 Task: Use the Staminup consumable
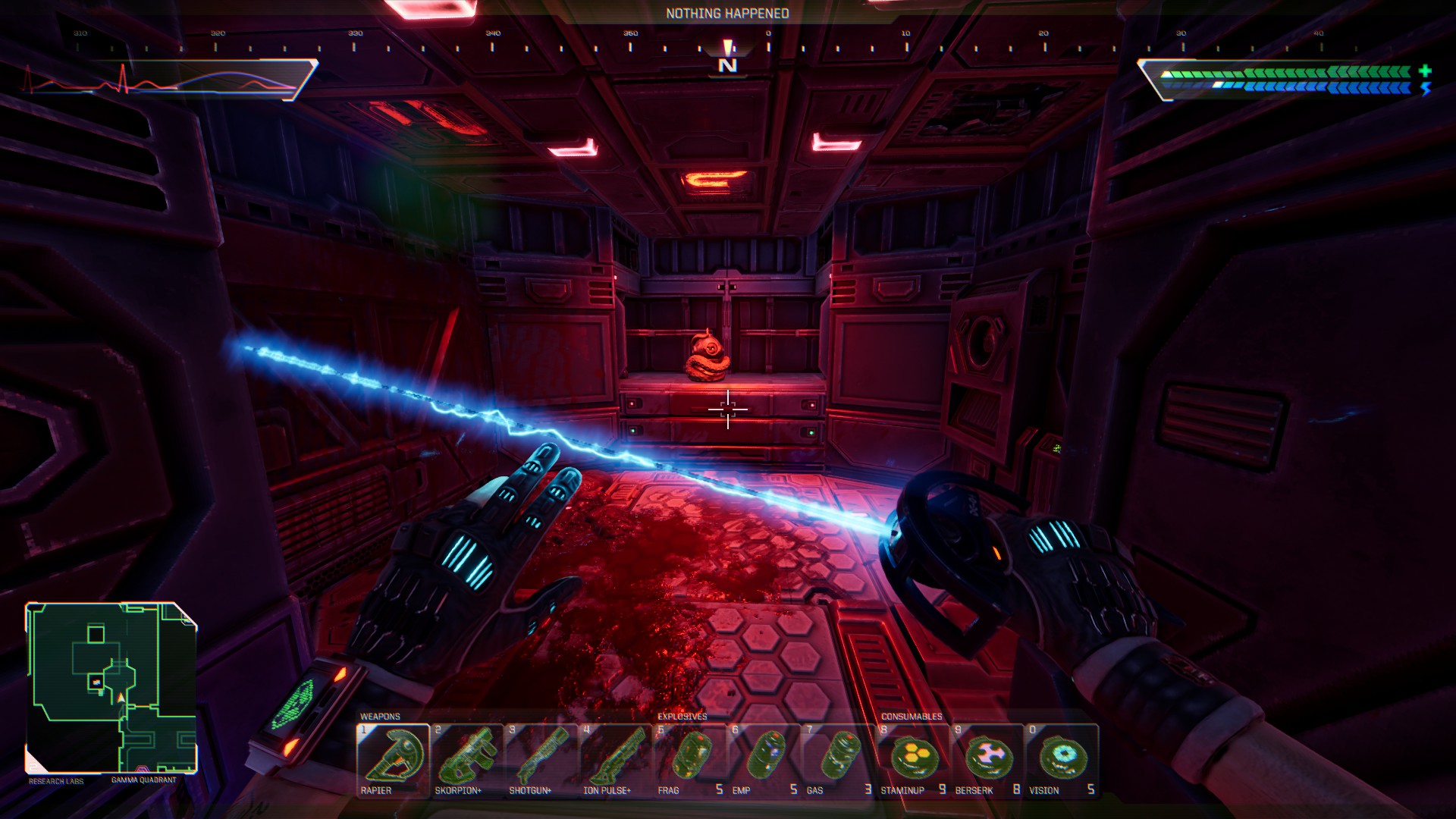(912, 759)
